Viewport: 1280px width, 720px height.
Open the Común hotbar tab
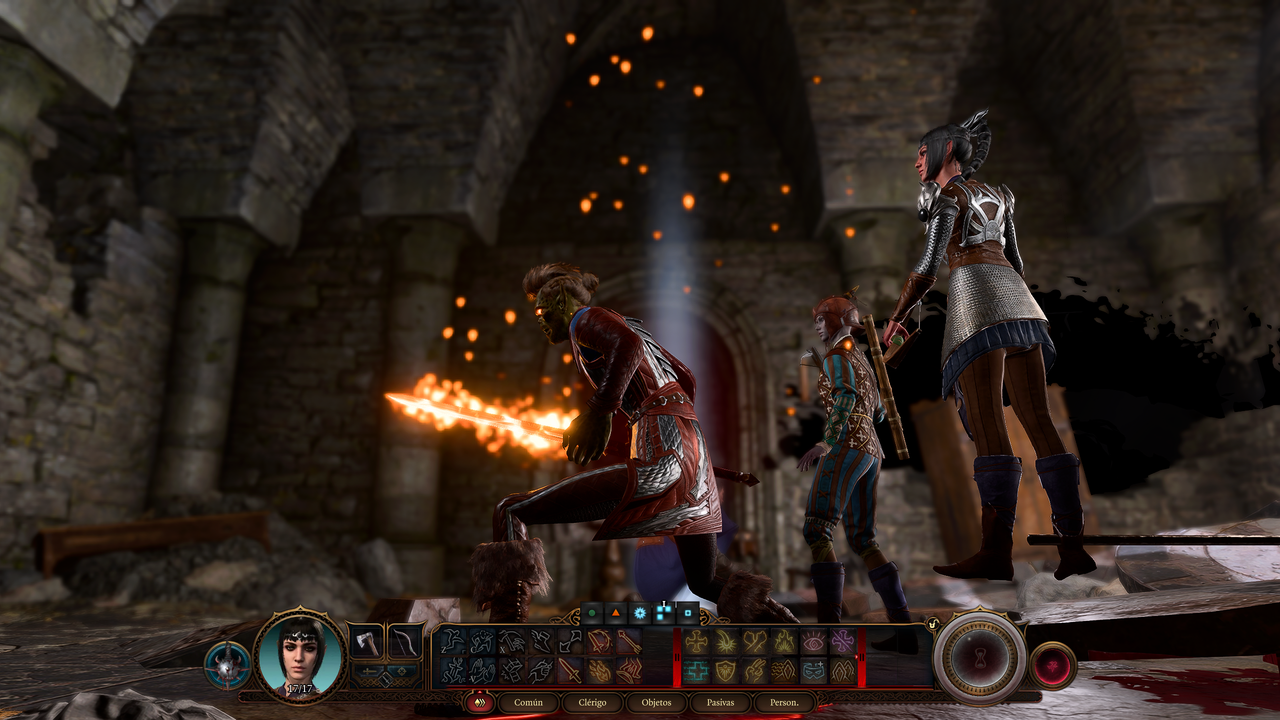tap(528, 702)
